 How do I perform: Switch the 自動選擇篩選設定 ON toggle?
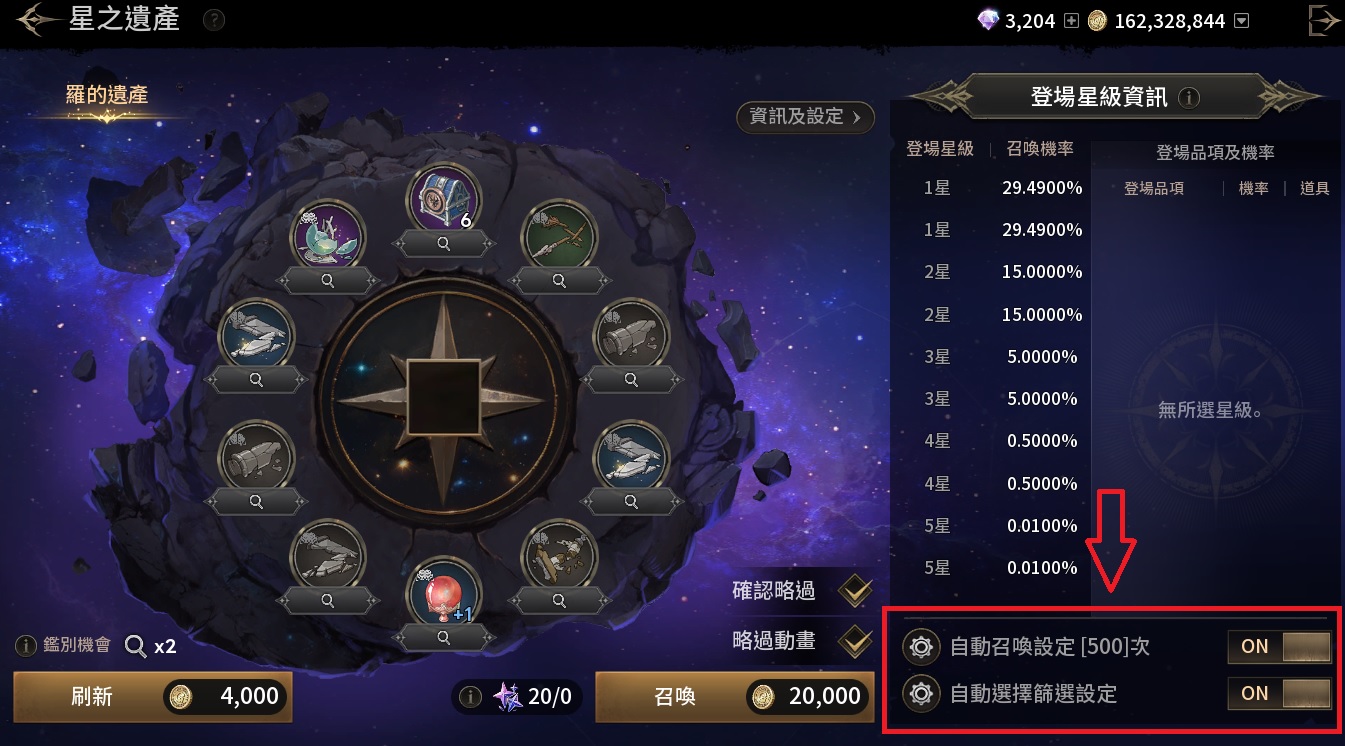(1279, 693)
